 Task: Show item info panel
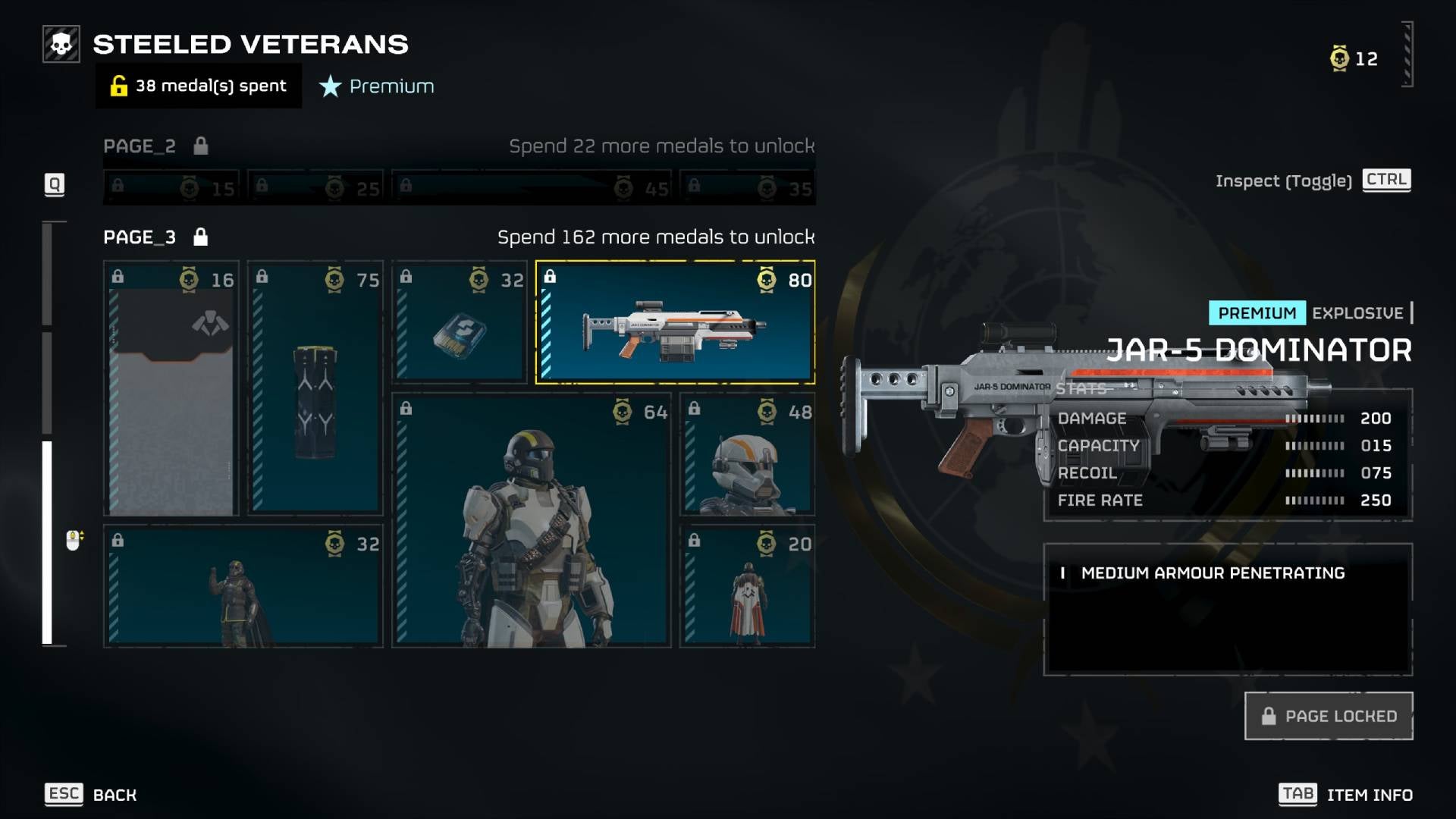tap(1345, 794)
